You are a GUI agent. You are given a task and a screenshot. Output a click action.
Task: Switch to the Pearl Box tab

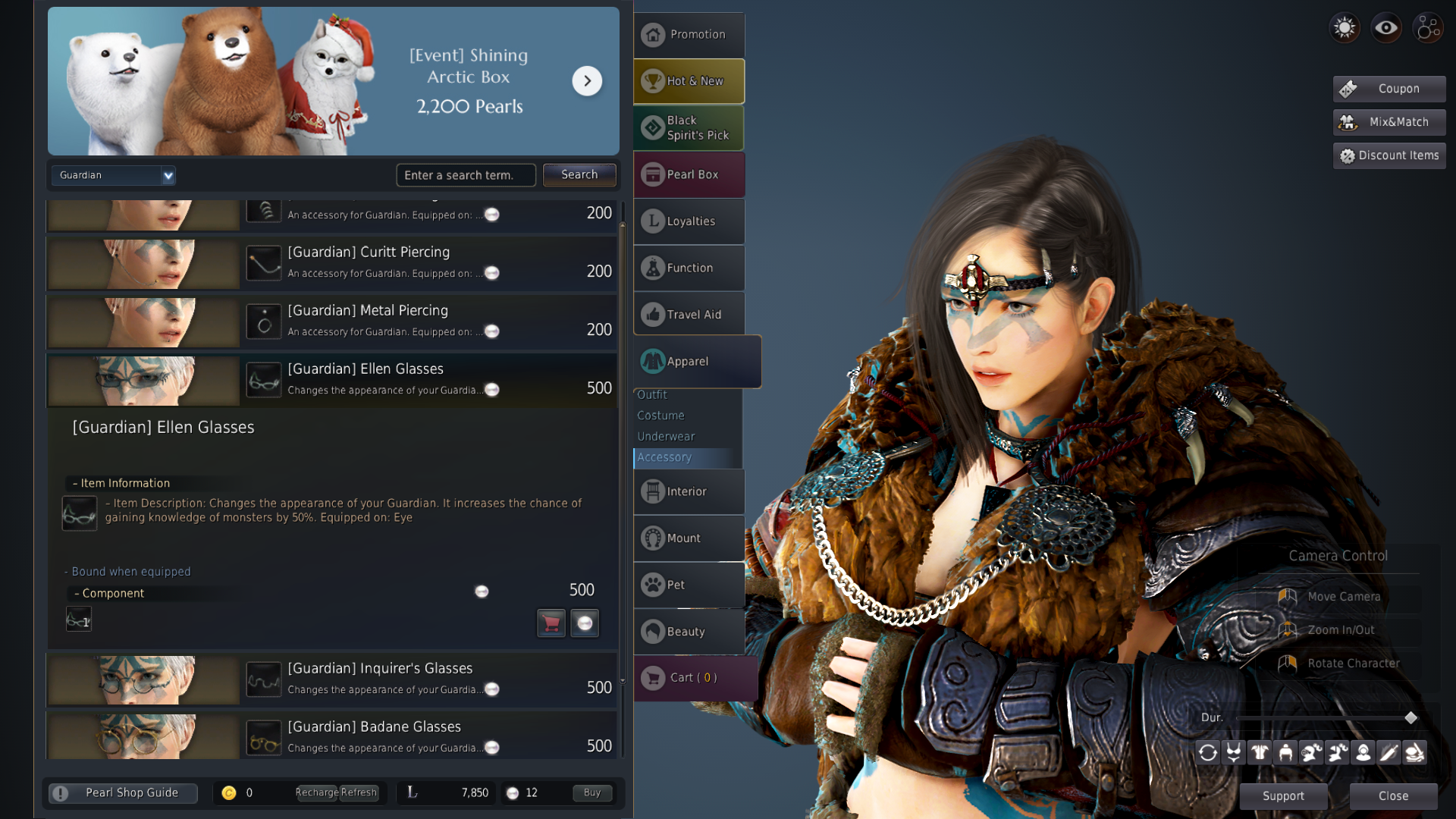689,174
